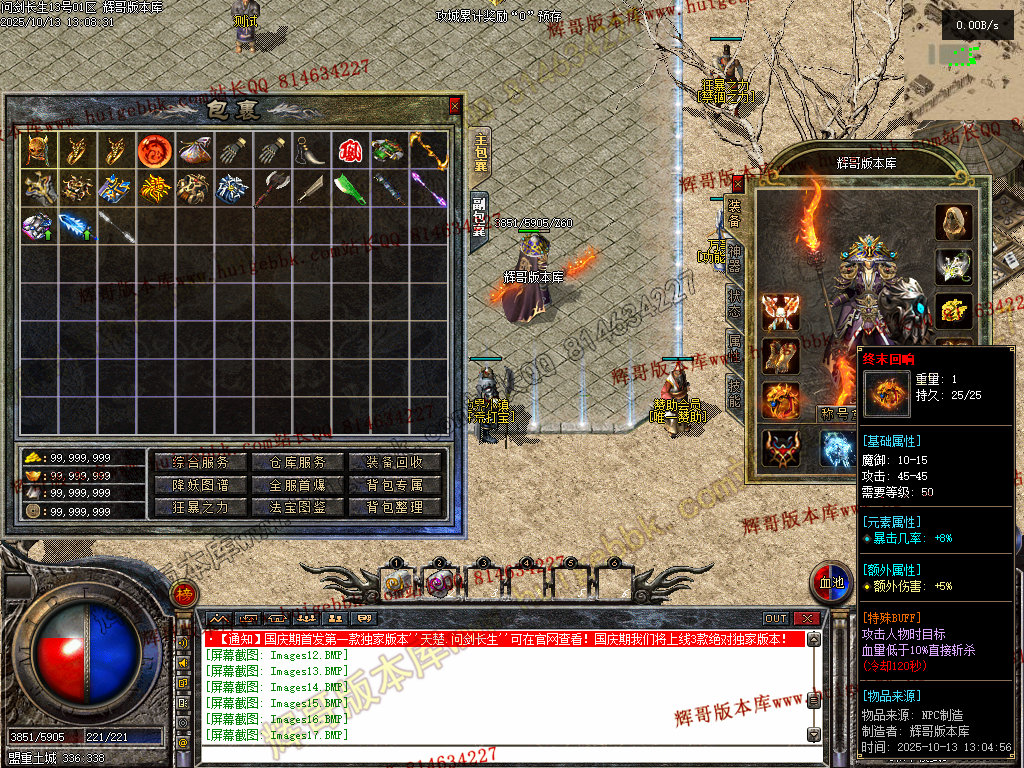Show the 属性 attributes tab
Screen dimensions: 1024x768
pos(734,349)
